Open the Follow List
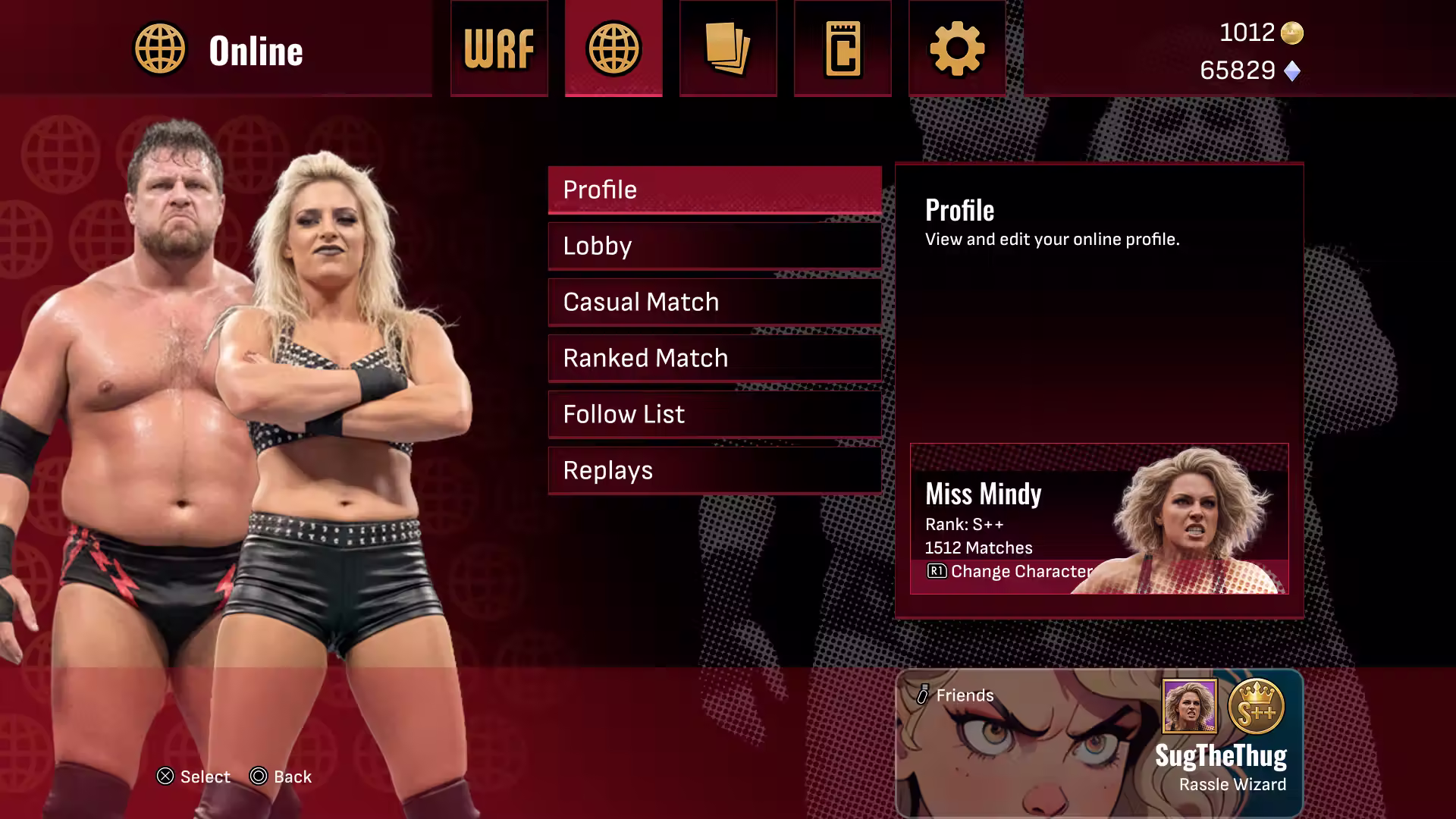 714,414
